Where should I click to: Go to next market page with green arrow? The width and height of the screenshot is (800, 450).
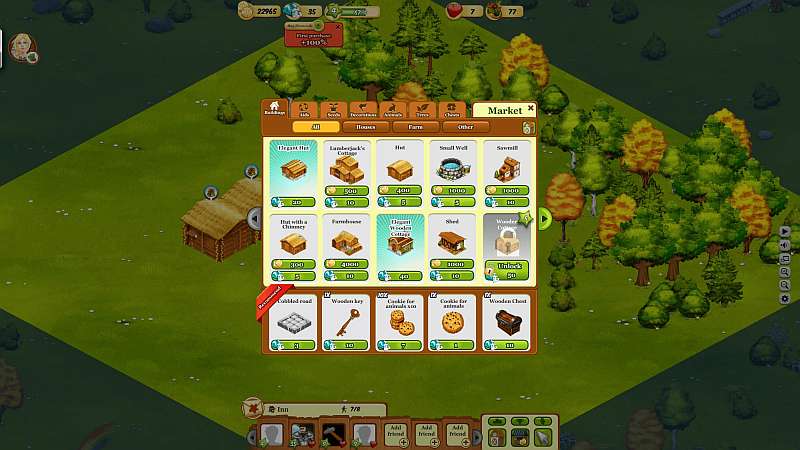point(545,217)
